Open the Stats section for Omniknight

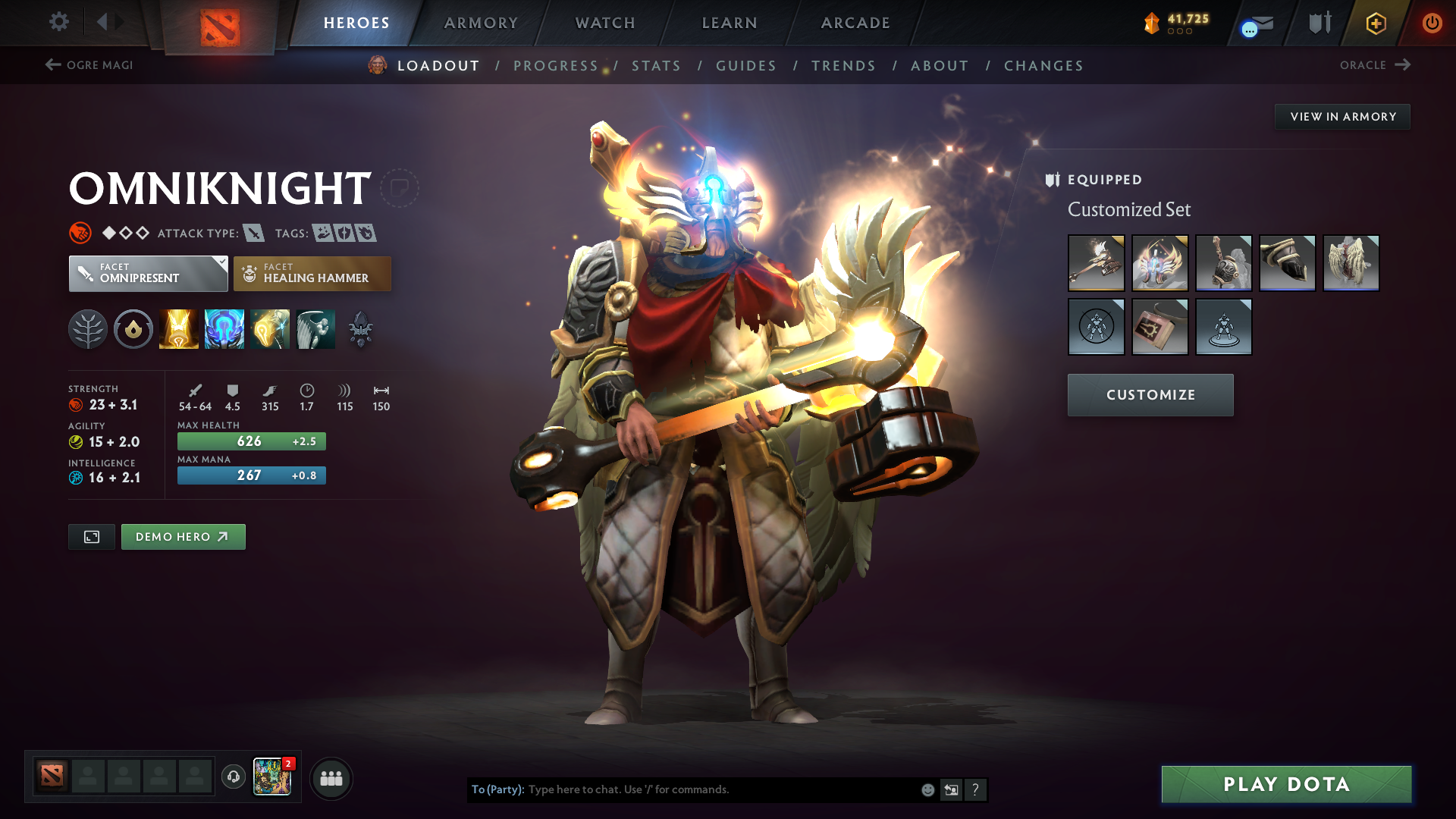pyautogui.click(x=657, y=66)
